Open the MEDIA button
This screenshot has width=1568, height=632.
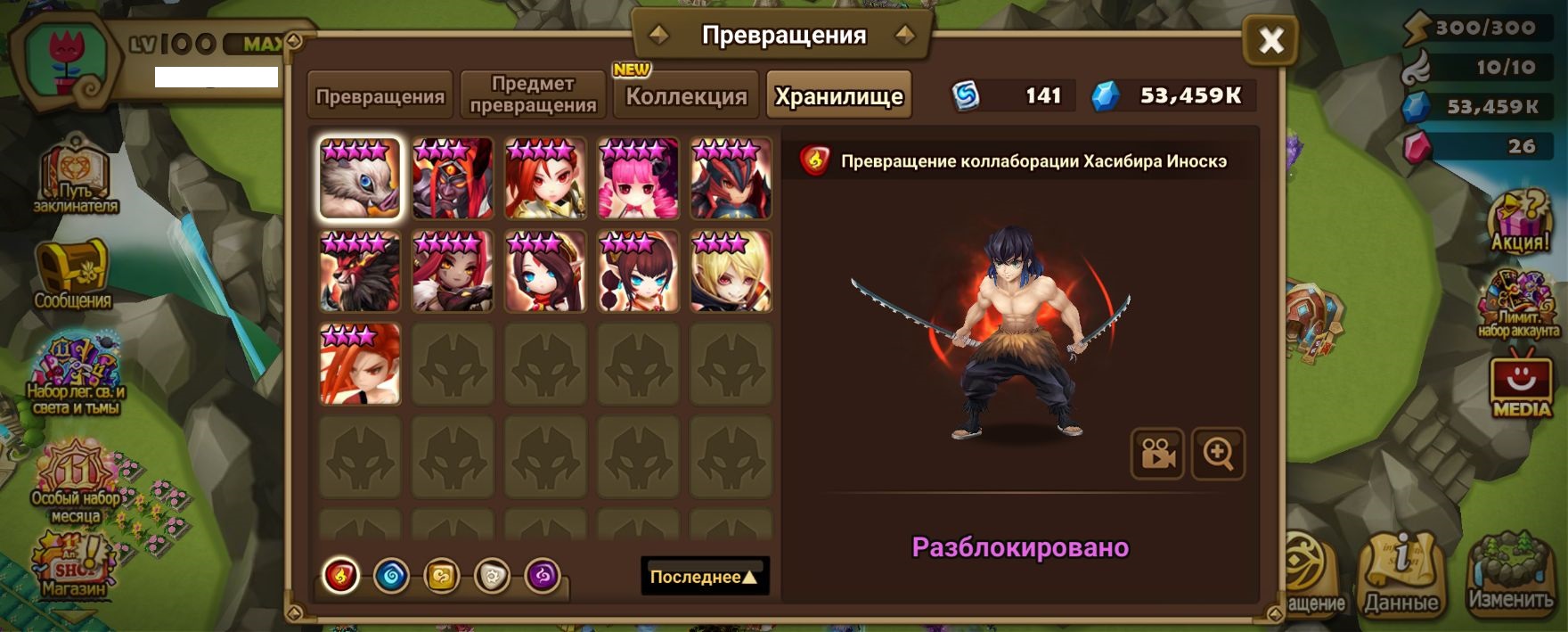1521,385
